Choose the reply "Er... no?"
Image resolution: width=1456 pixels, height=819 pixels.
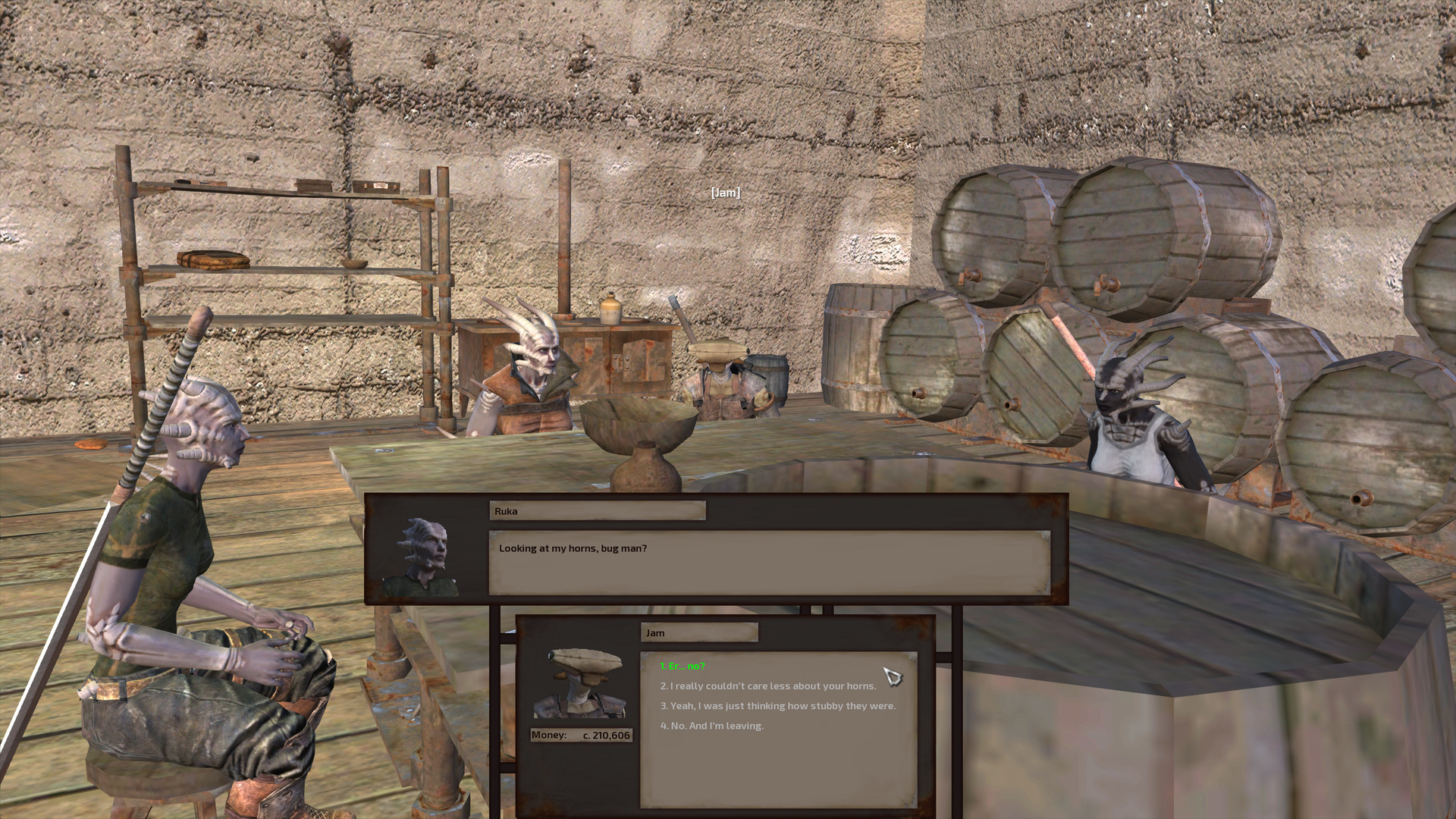click(x=682, y=667)
